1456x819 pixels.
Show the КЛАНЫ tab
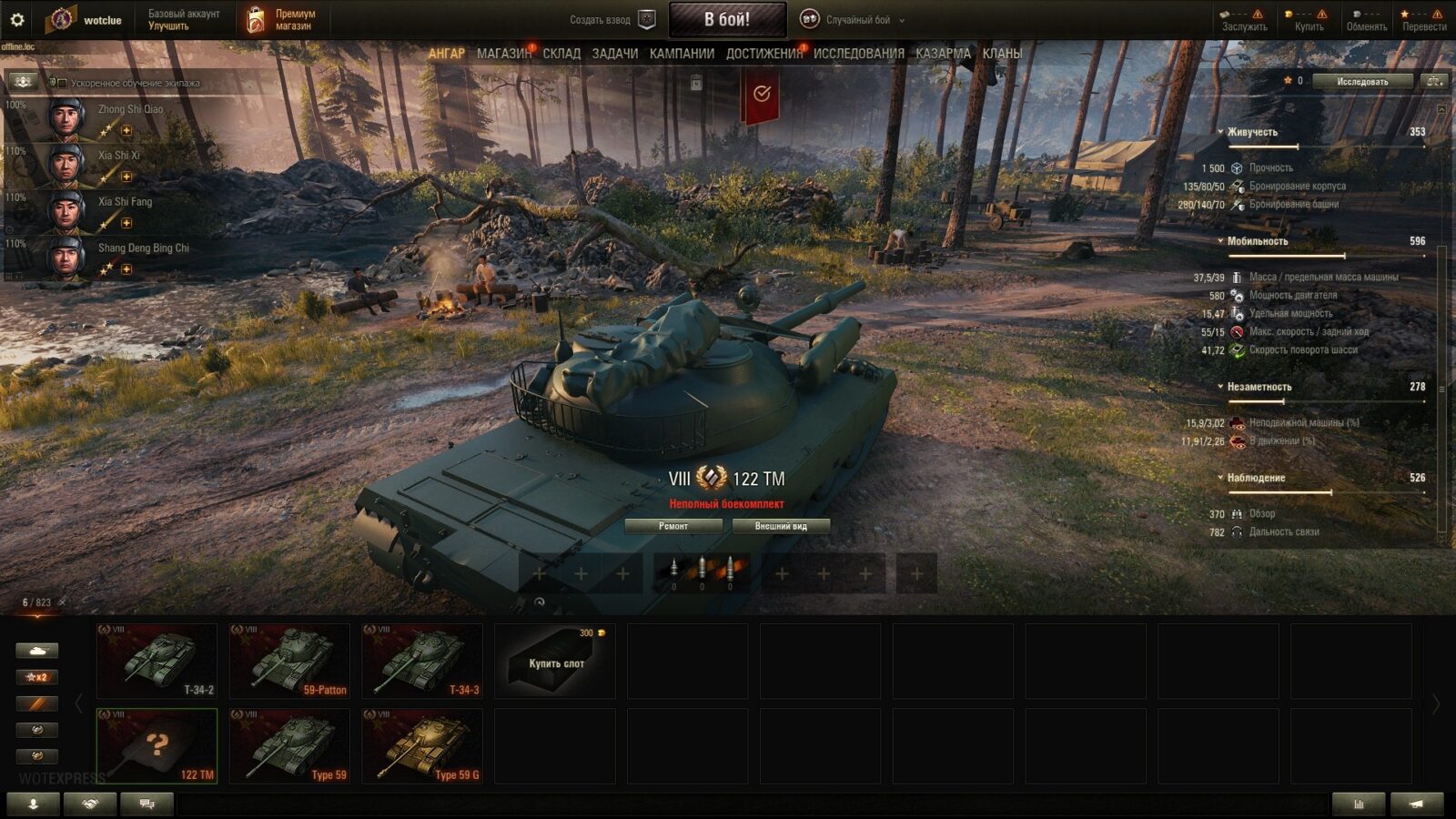click(1002, 54)
